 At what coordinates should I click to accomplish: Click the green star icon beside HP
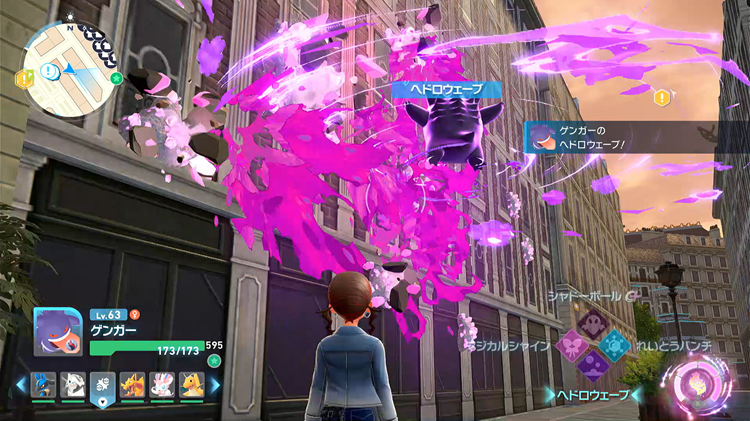pos(214,361)
